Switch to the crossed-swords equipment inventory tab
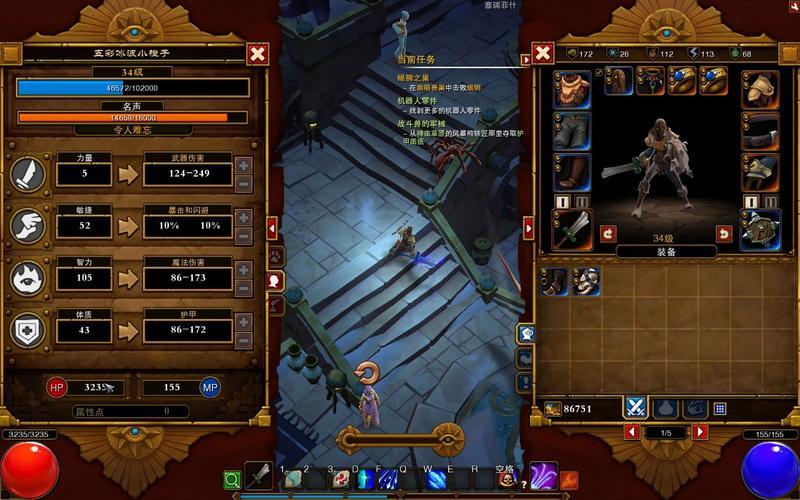 tap(635, 408)
